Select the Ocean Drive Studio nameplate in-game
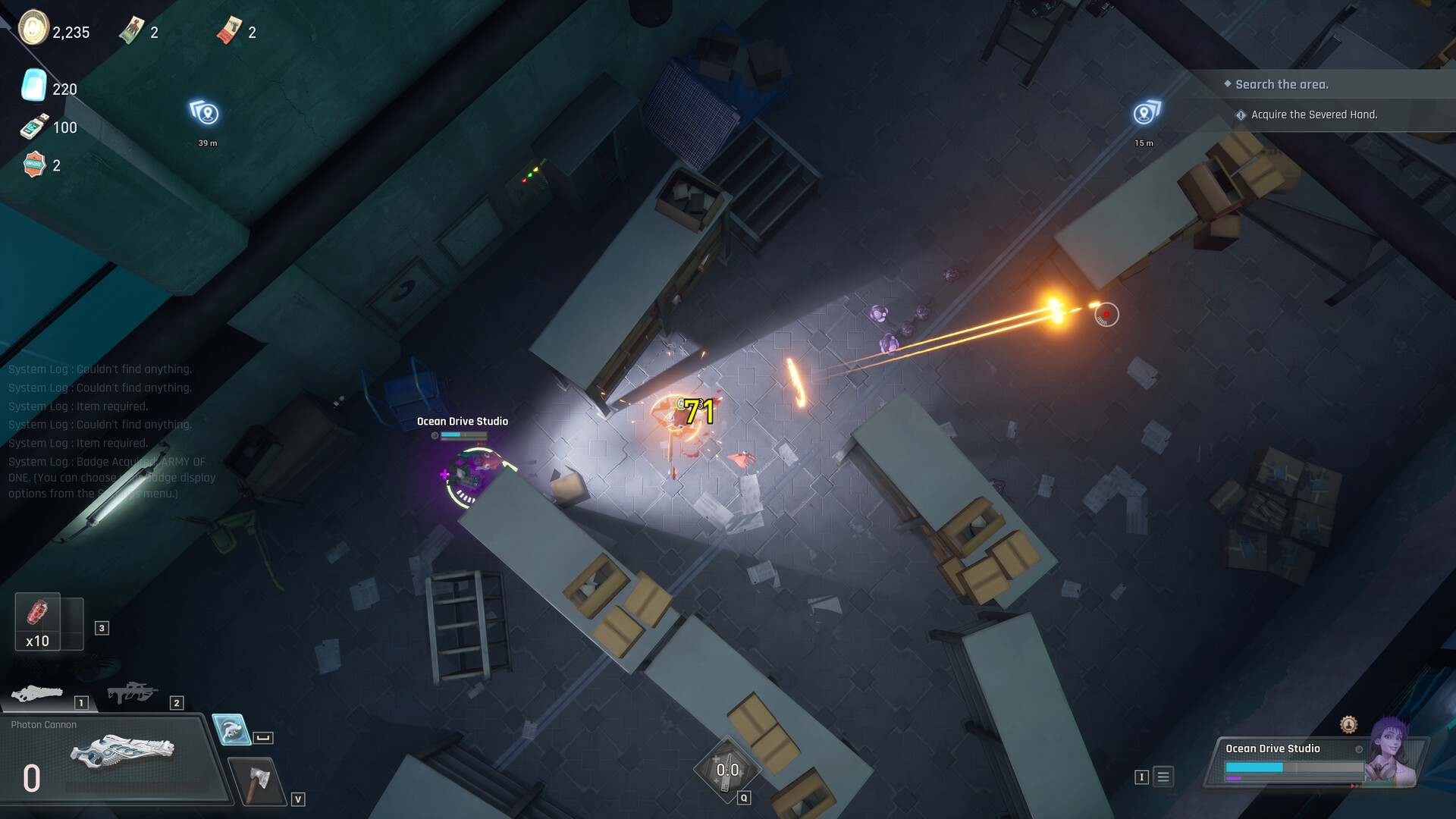This screenshot has height=819, width=1456. click(x=461, y=421)
